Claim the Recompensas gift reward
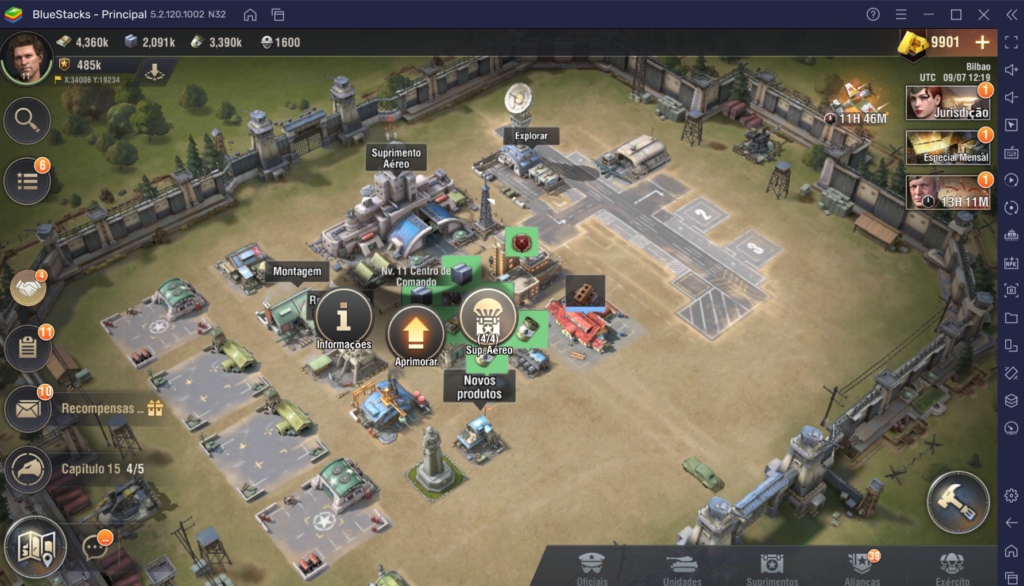 tap(154, 408)
